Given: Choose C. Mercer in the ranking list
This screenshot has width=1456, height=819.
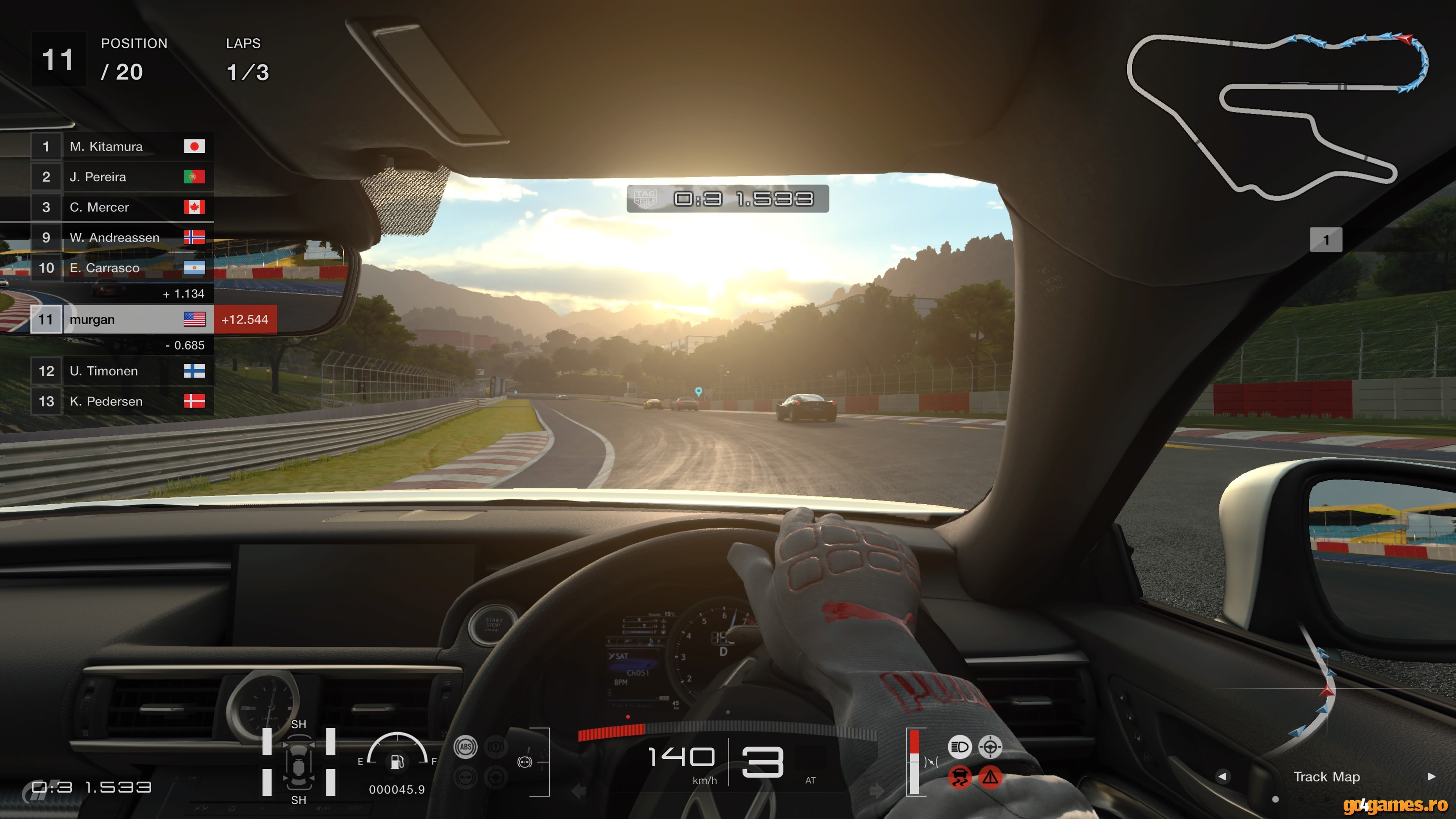Looking at the screenshot, I should point(122,207).
